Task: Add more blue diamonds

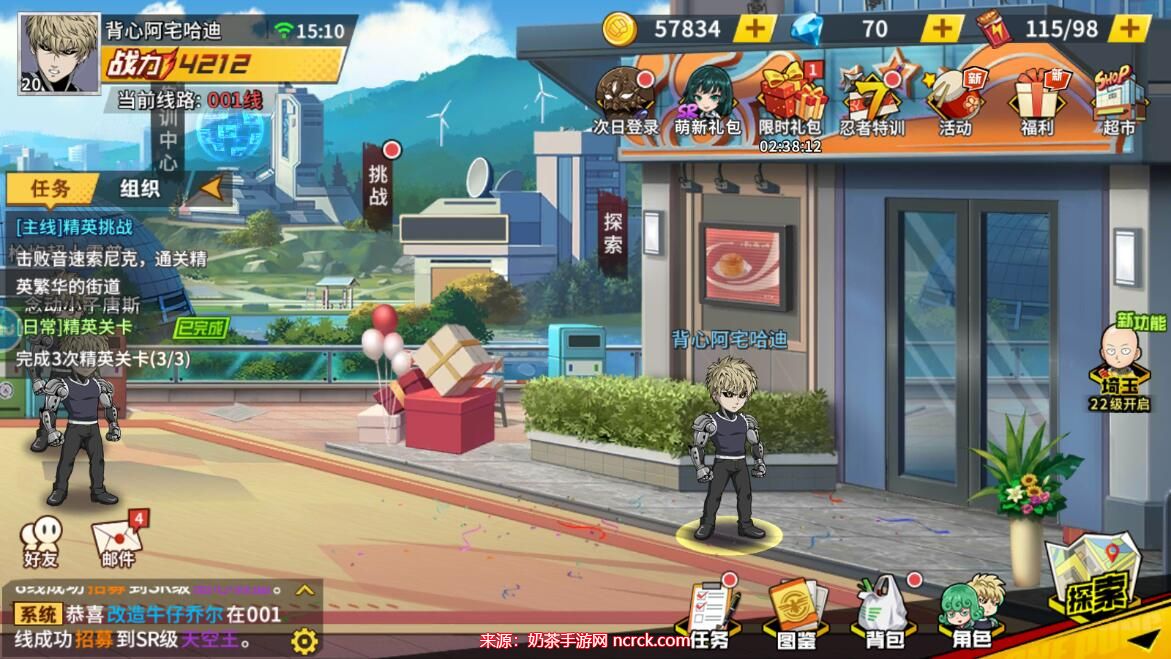Action: (x=941, y=29)
